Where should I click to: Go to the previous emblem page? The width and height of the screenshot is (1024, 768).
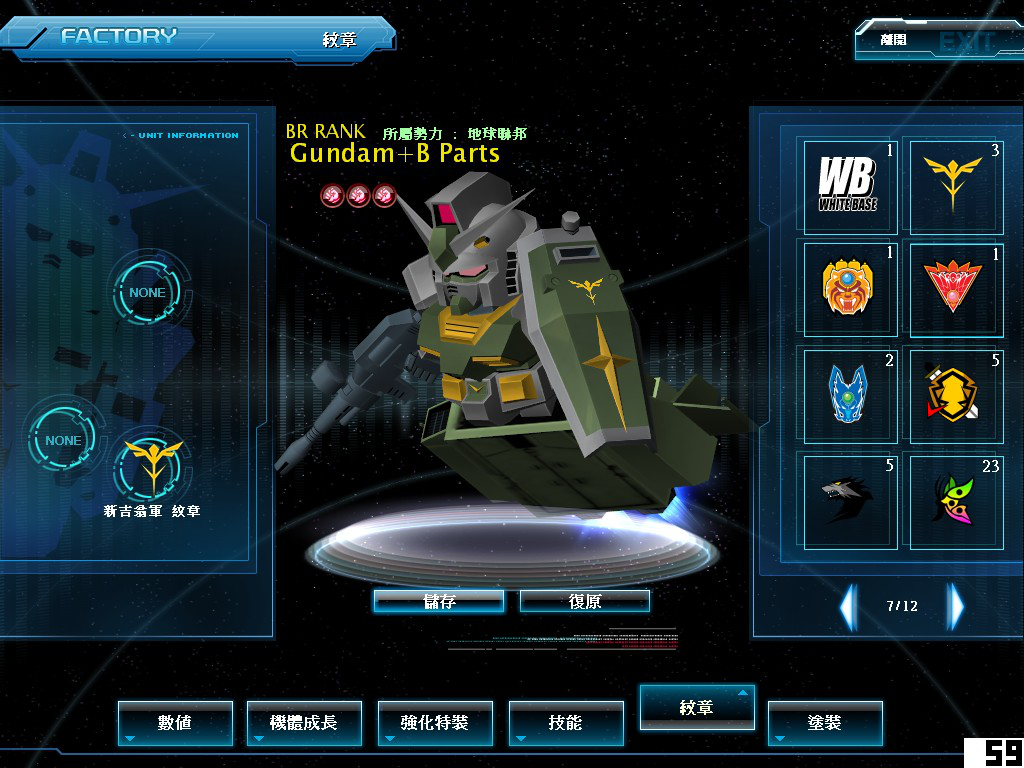coord(848,606)
